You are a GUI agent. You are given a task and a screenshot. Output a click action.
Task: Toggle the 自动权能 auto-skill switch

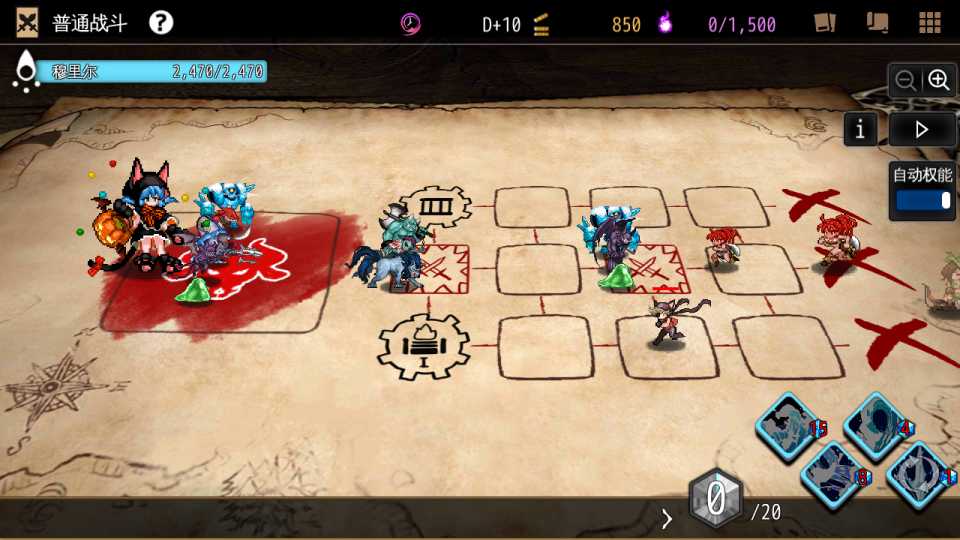(x=922, y=200)
